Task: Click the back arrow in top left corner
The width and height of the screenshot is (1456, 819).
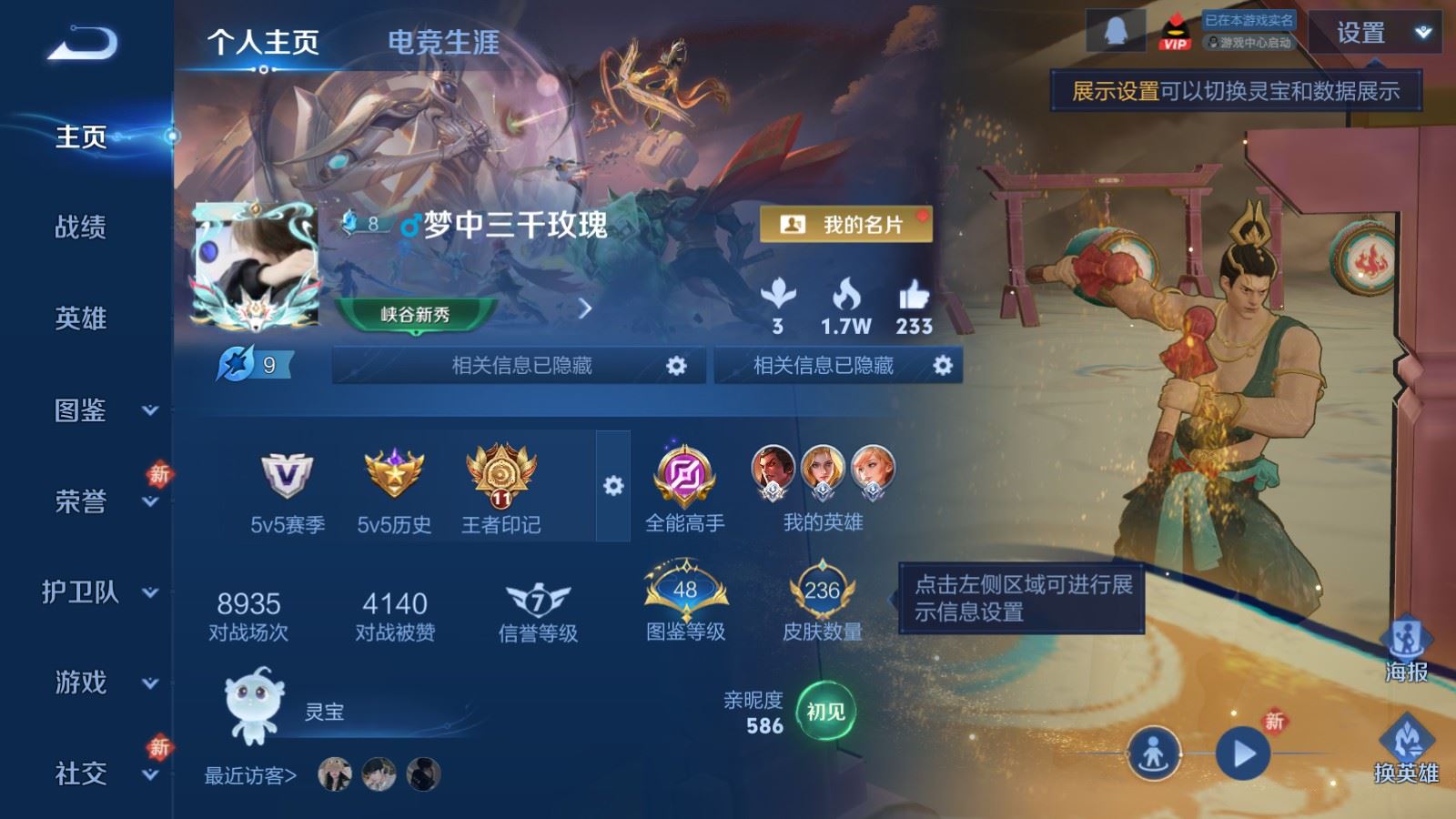Action: [82, 38]
